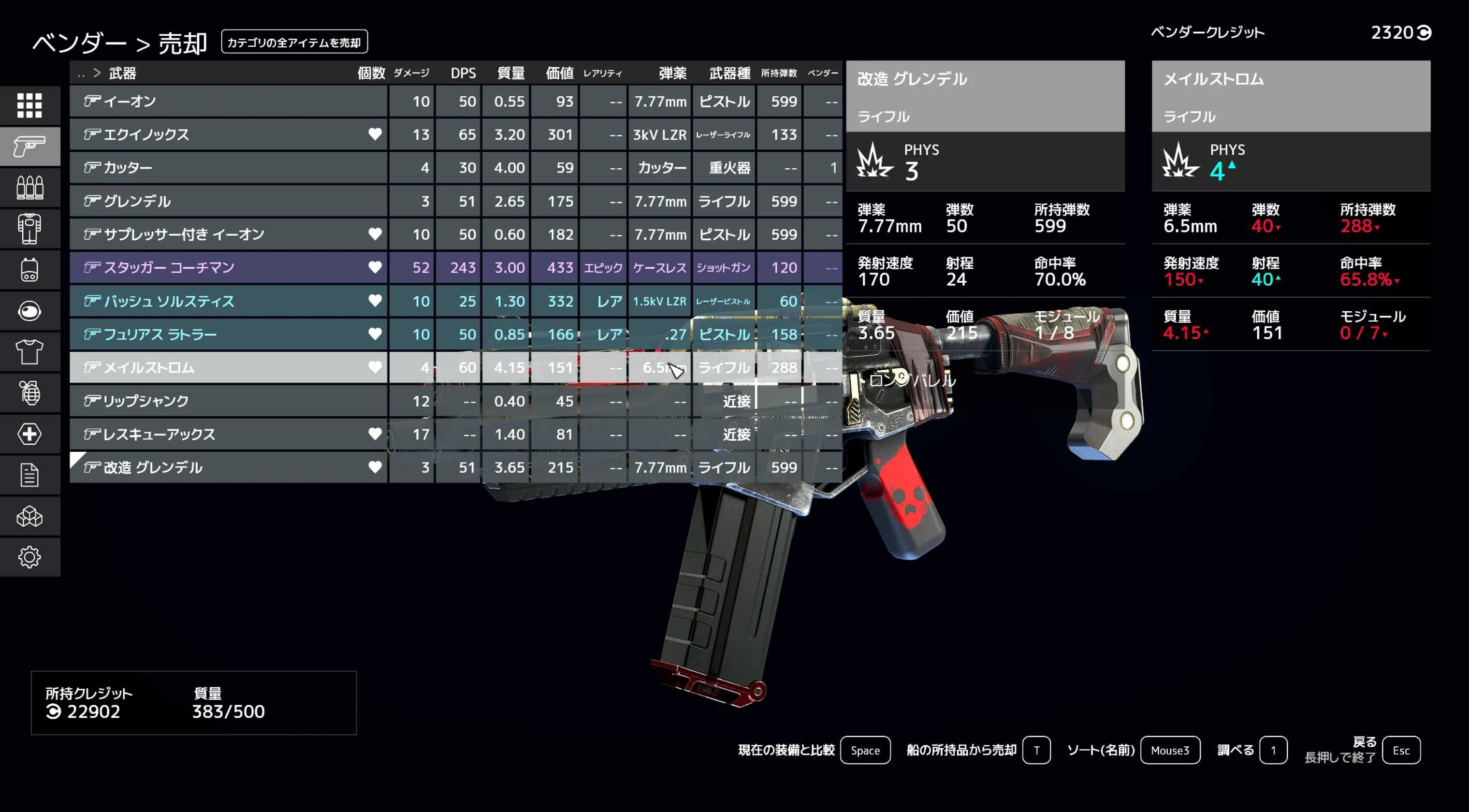Open the aid items plus-icon category

point(29,435)
